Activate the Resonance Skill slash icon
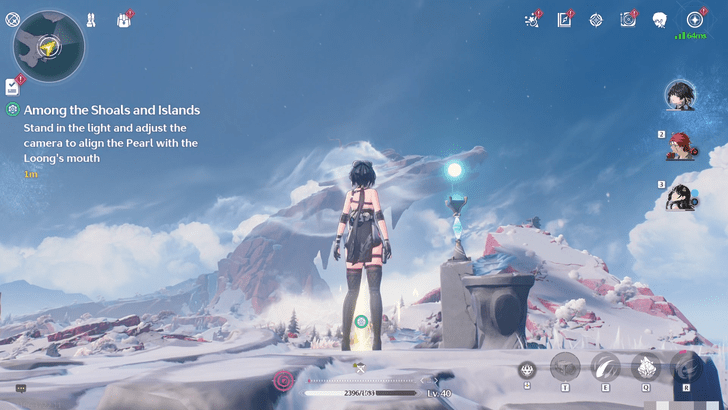The width and height of the screenshot is (728, 410). coord(606,367)
